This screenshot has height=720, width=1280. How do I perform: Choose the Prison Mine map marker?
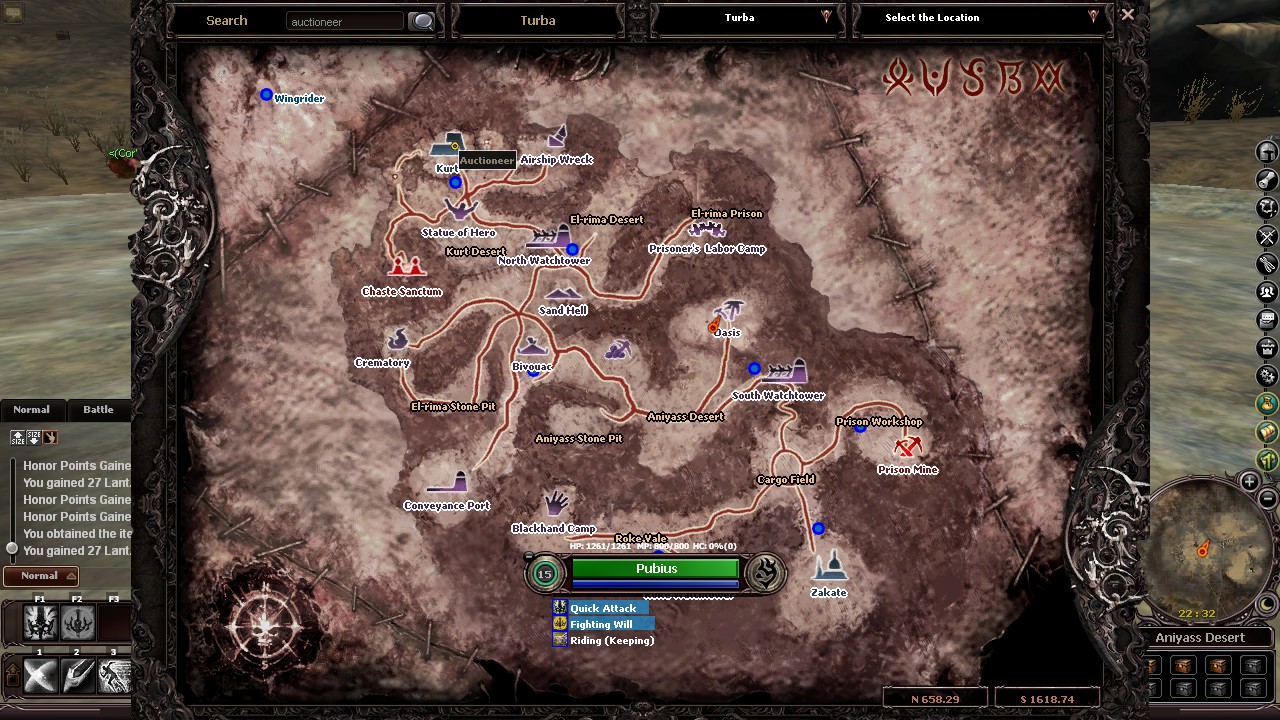(908, 446)
